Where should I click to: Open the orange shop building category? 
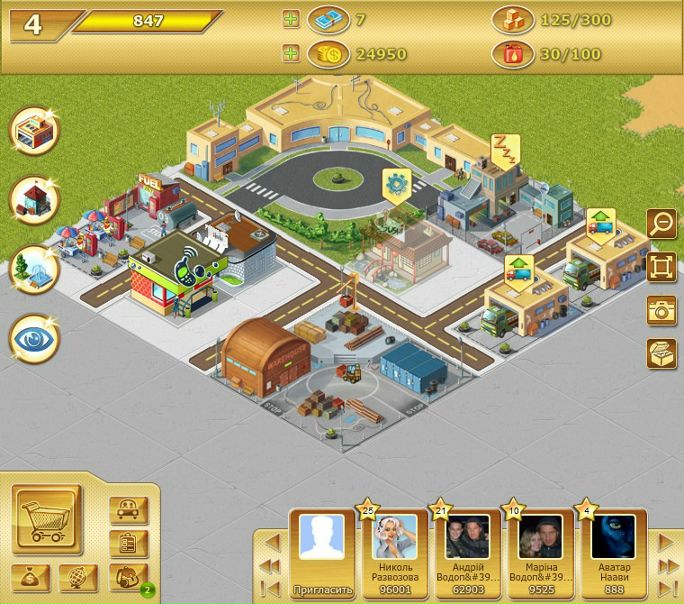point(35,130)
